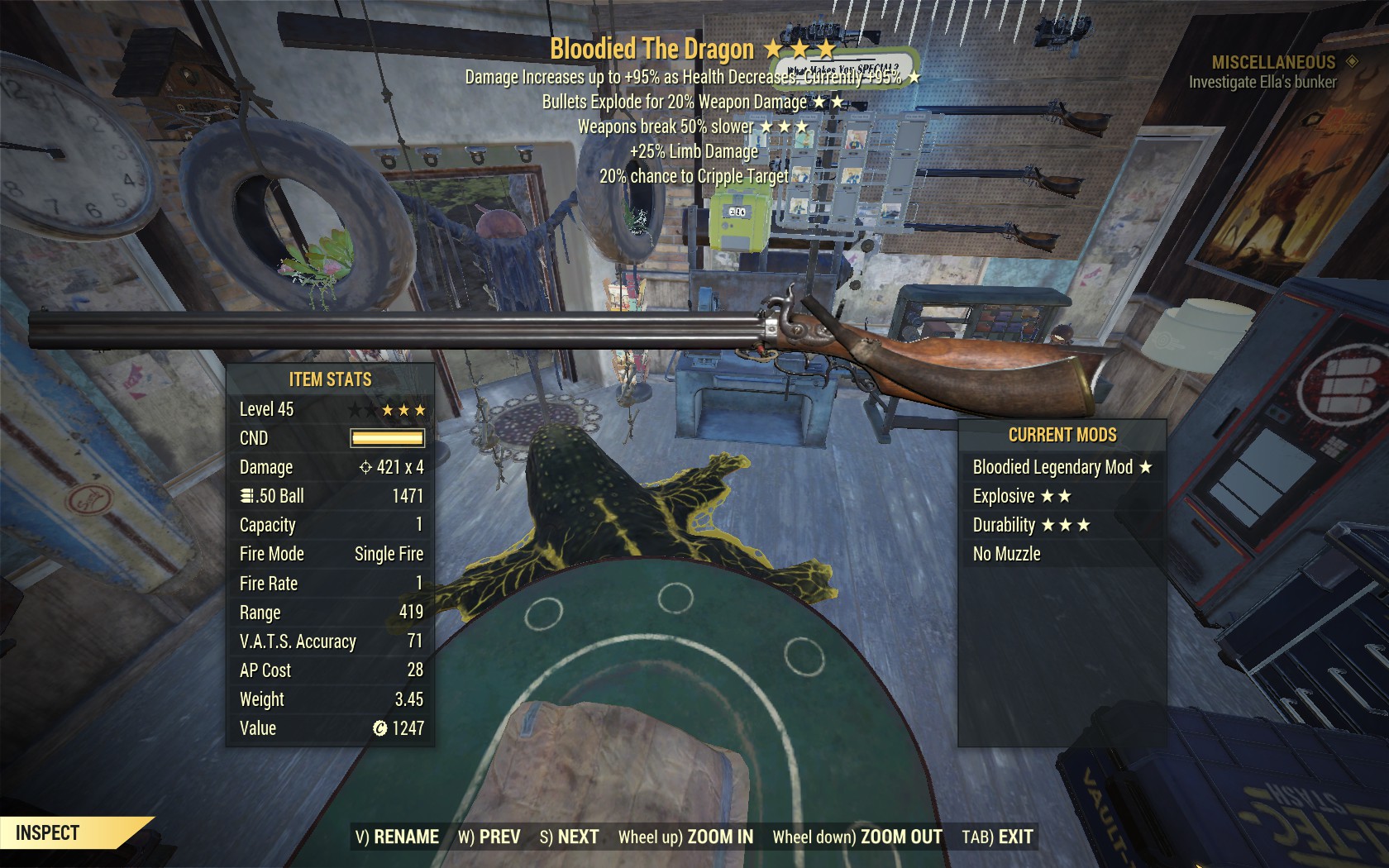Open the Investigate Ella's bunker quest entry
This screenshot has width=1389, height=868.
(1263, 82)
